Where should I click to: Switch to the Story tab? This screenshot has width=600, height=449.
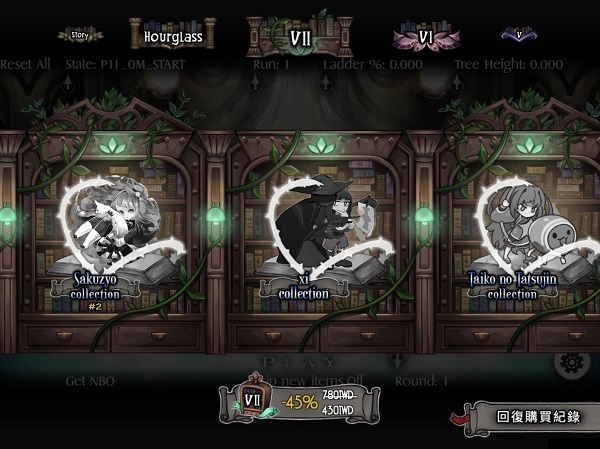tap(80, 35)
